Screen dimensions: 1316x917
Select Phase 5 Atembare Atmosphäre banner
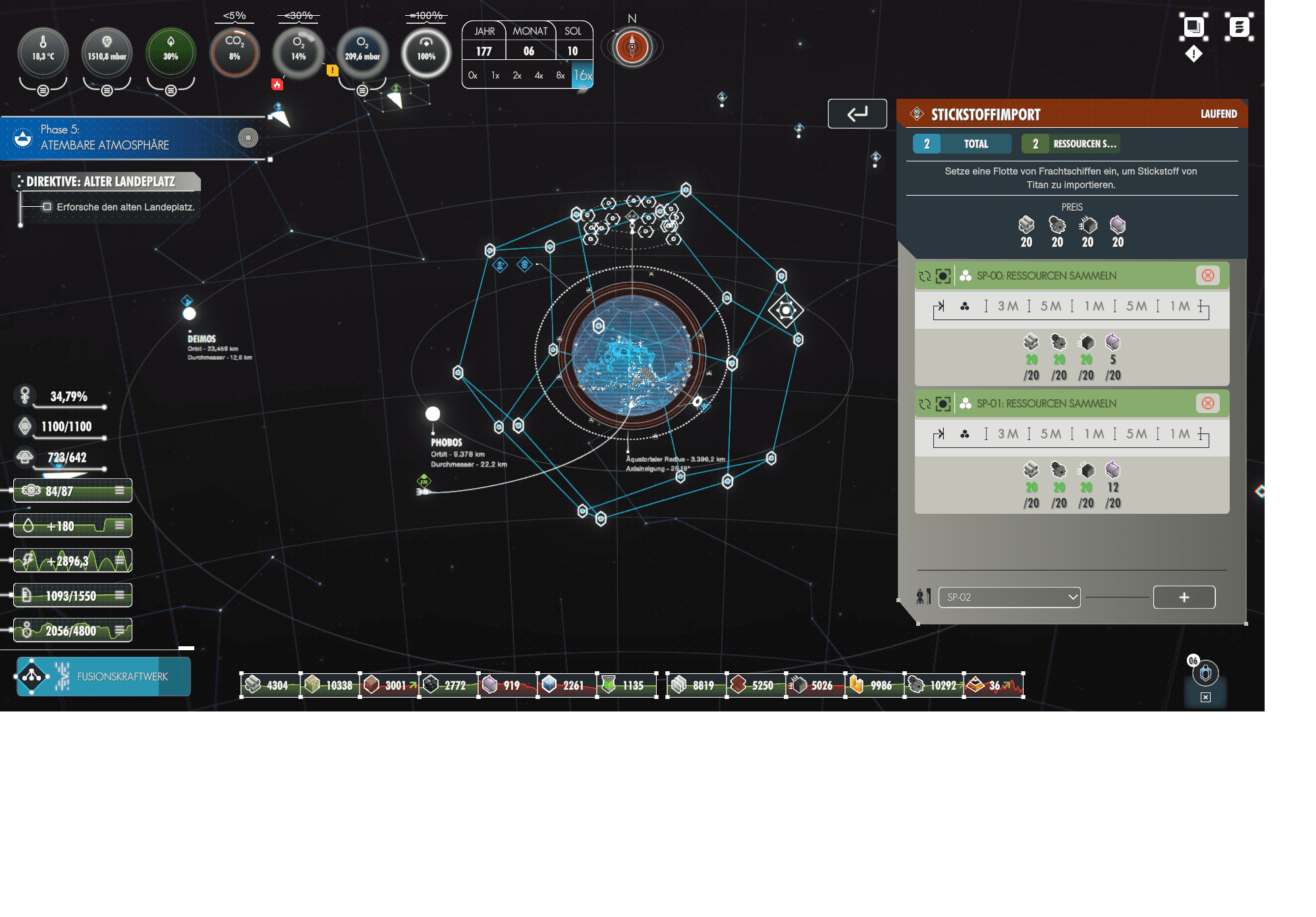point(132,138)
